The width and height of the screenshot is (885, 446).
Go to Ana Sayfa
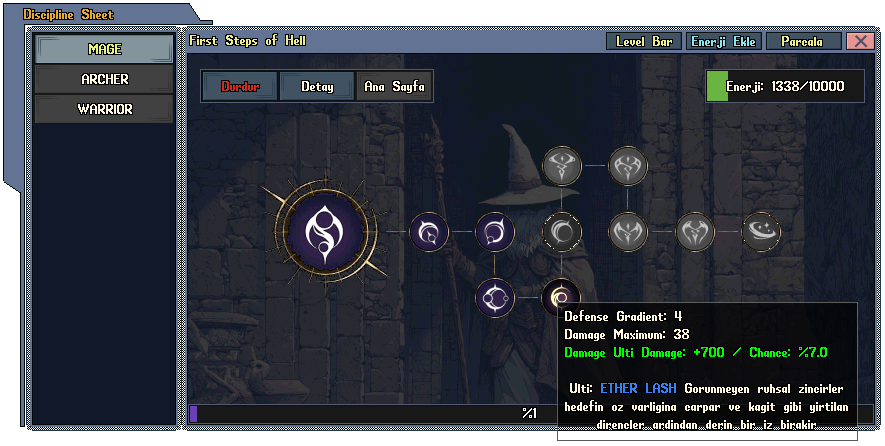pyautogui.click(x=394, y=86)
